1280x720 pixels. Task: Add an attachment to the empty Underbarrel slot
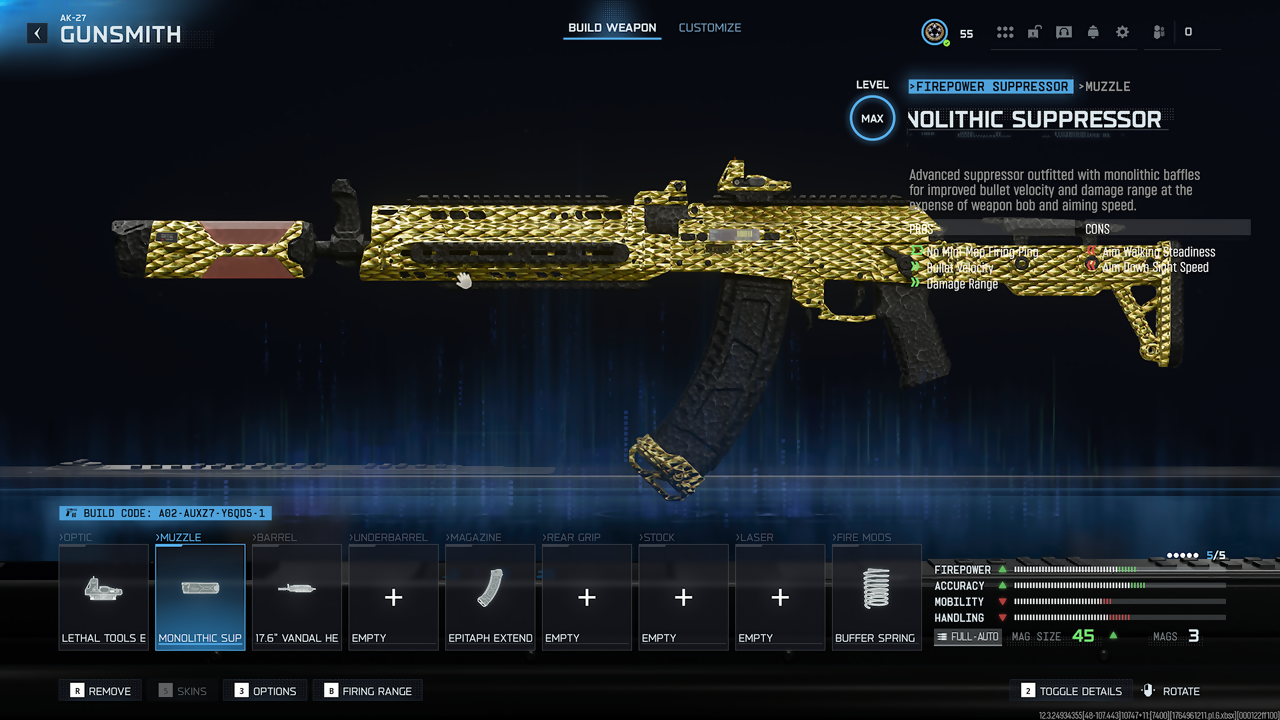pos(393,597)
